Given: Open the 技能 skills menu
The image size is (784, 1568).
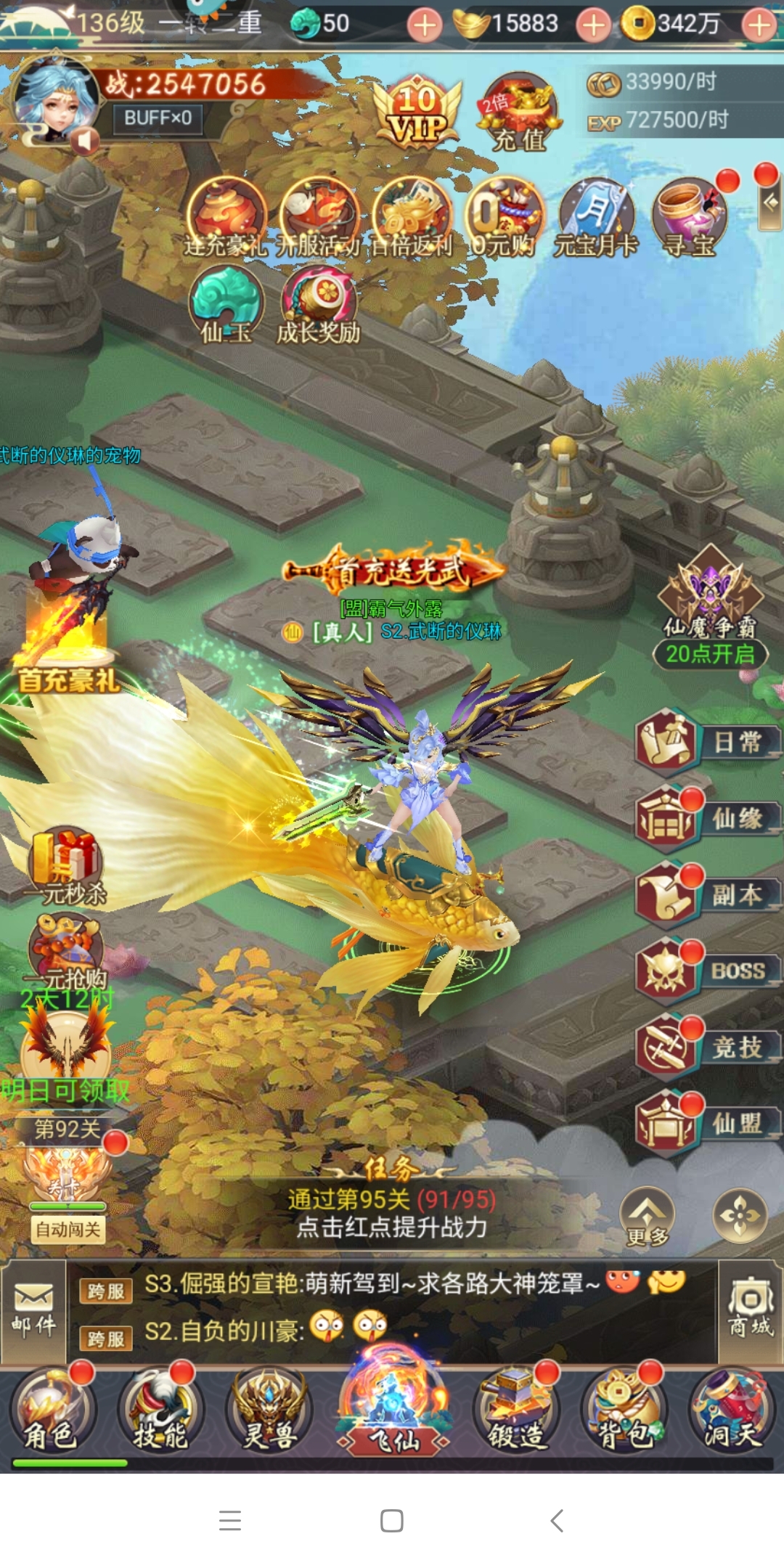Looking at the screenshot, I should coord(160,1413).
